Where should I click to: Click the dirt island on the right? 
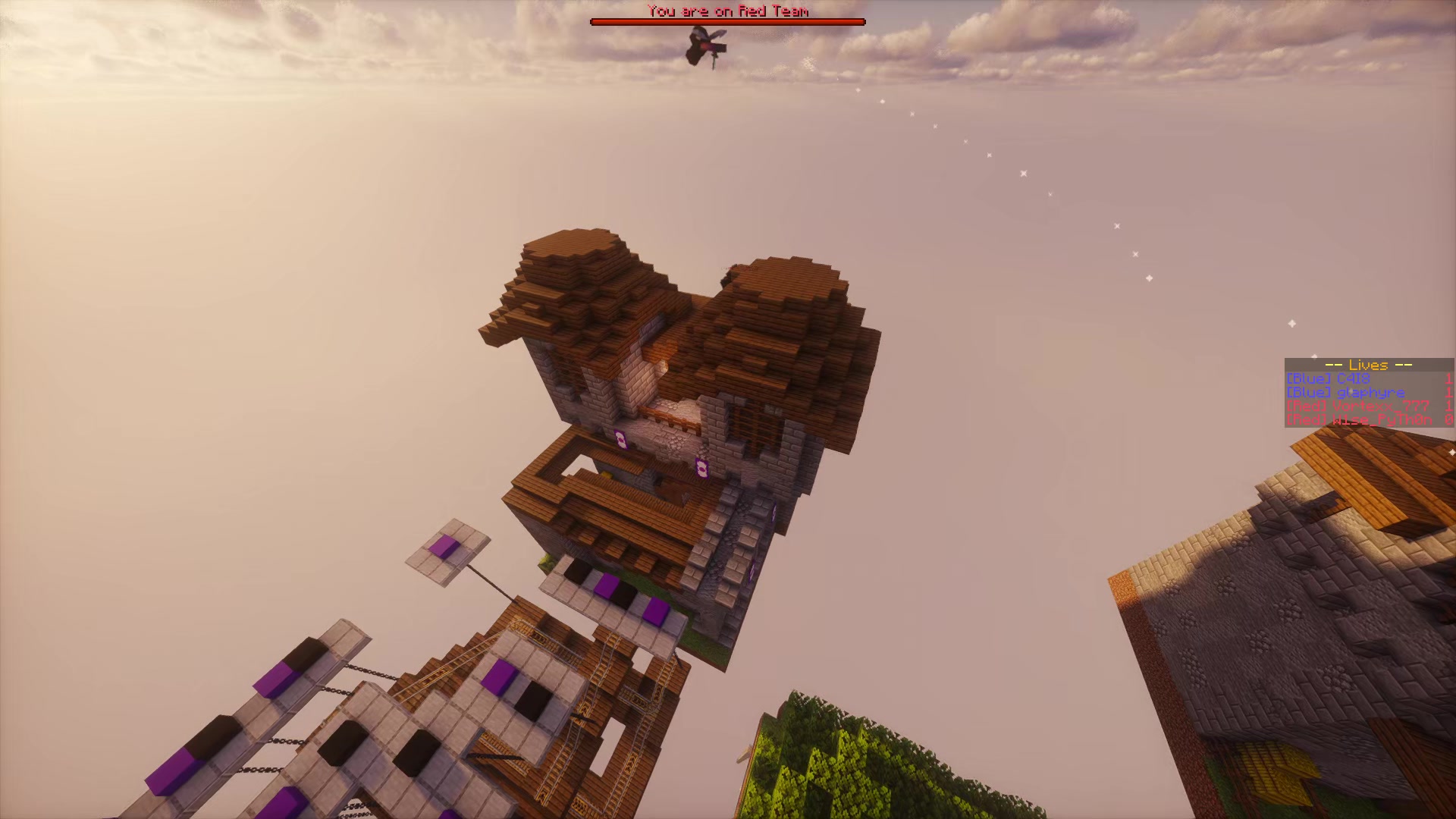(1289, 645)
